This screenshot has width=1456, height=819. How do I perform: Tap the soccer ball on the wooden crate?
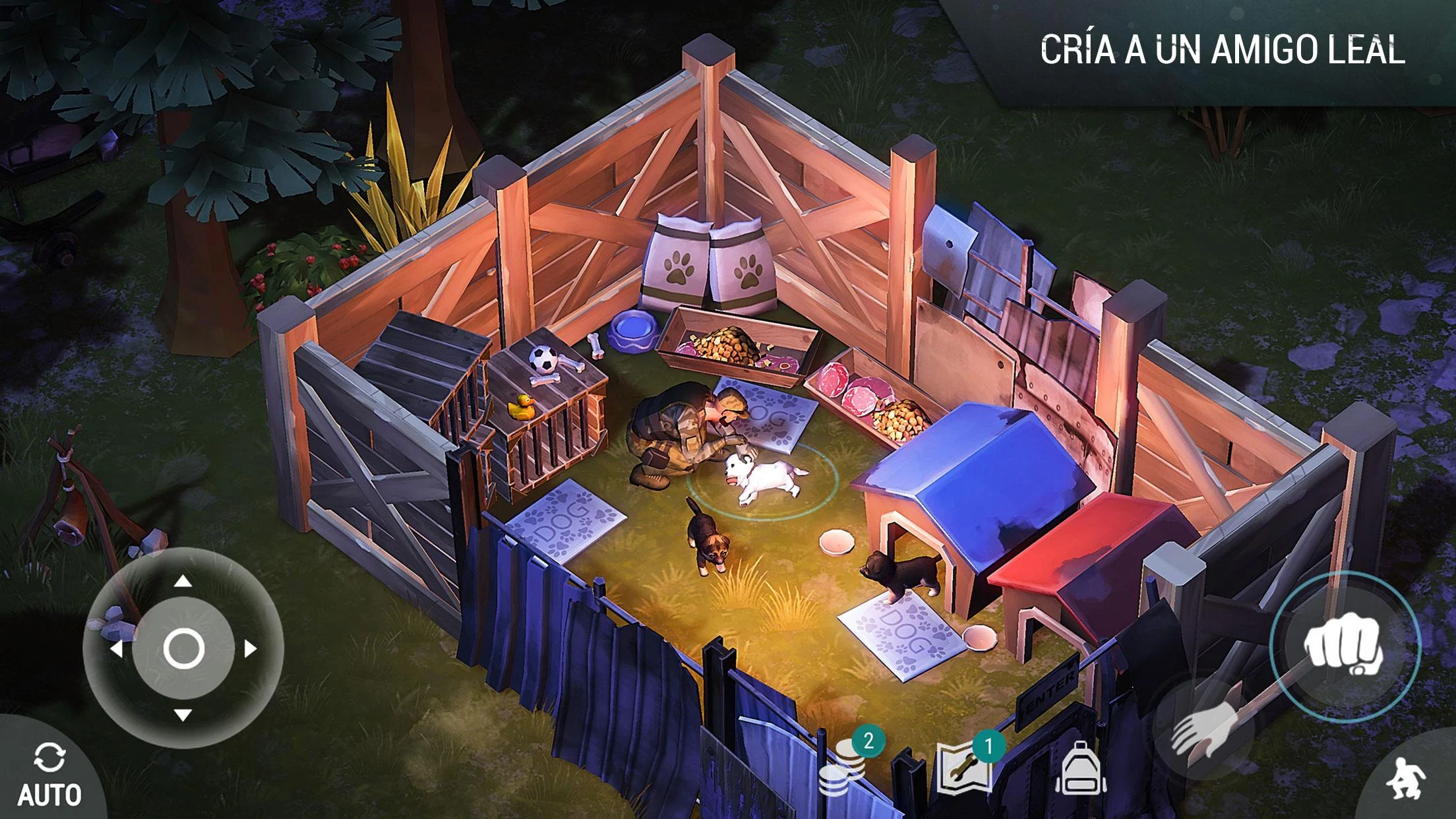click(542, 359)
